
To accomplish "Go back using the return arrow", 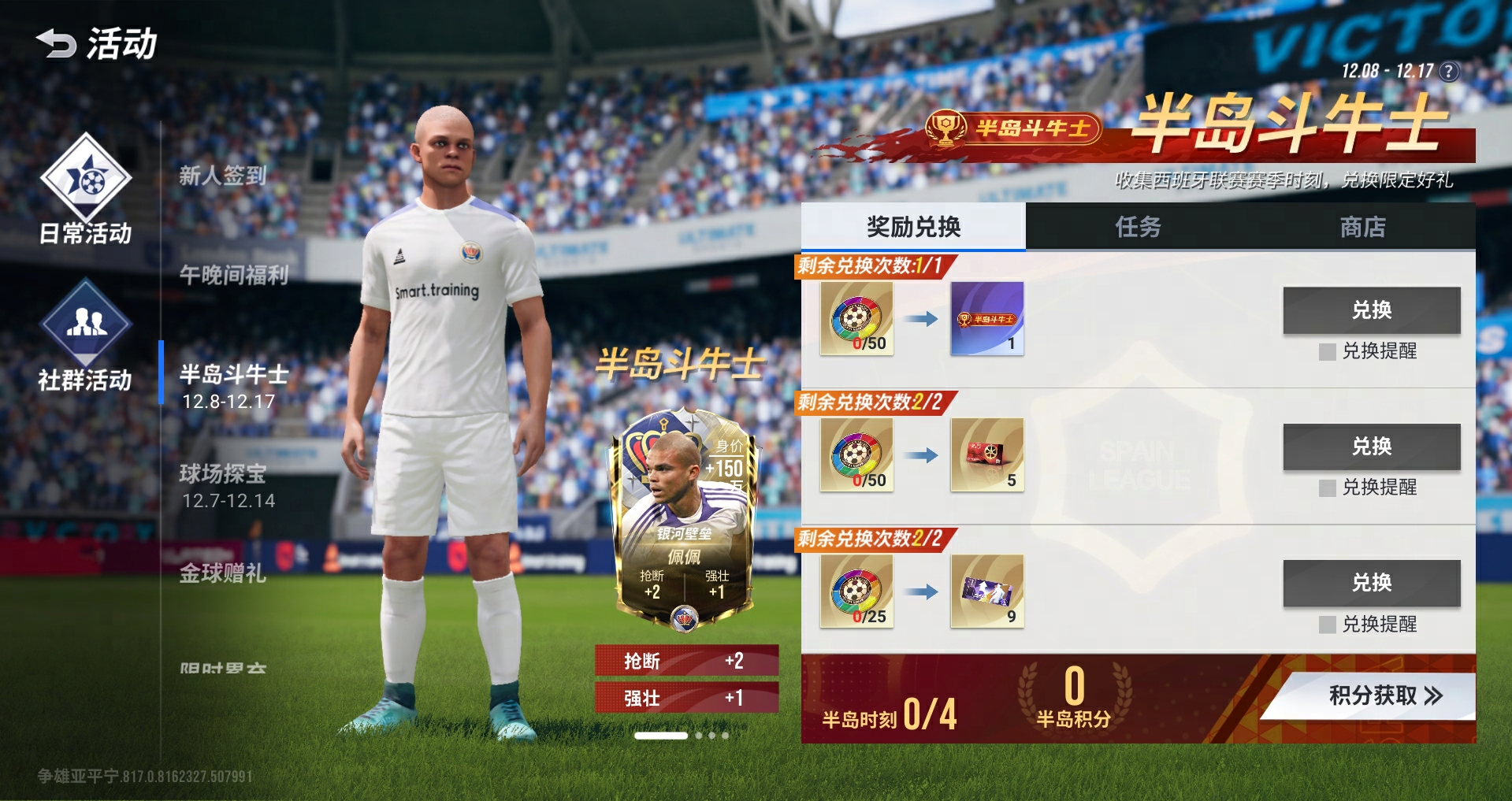I will 55,43.
